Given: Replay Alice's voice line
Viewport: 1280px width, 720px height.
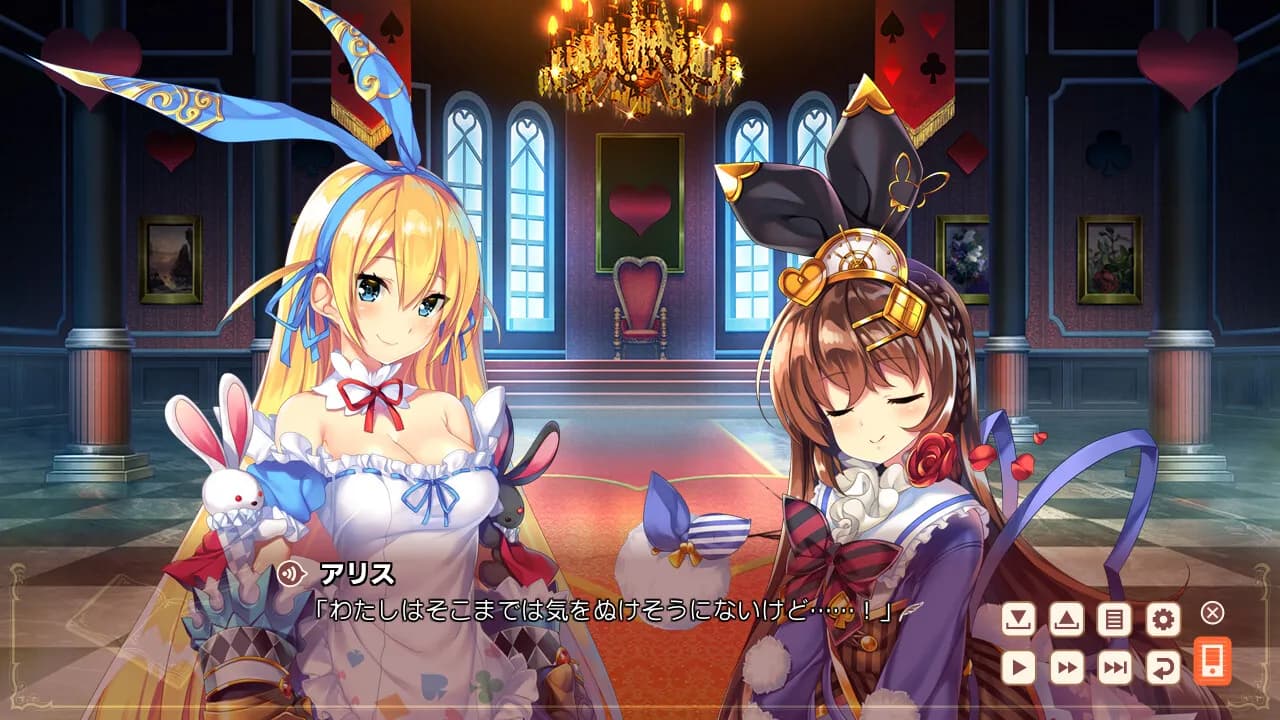Looking at the screenshot, I should [x=291, y=572].
